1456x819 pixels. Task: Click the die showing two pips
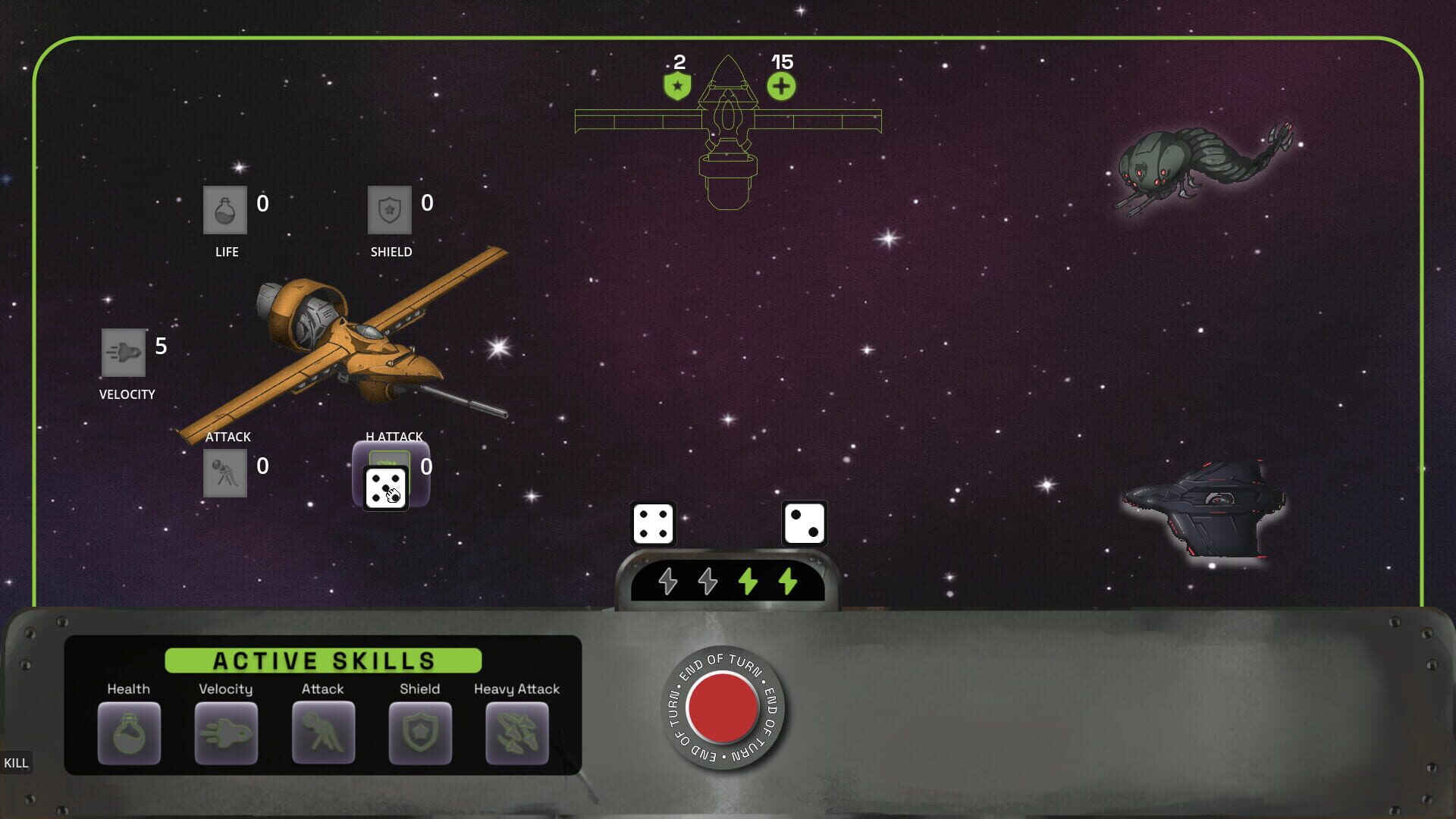804,522
